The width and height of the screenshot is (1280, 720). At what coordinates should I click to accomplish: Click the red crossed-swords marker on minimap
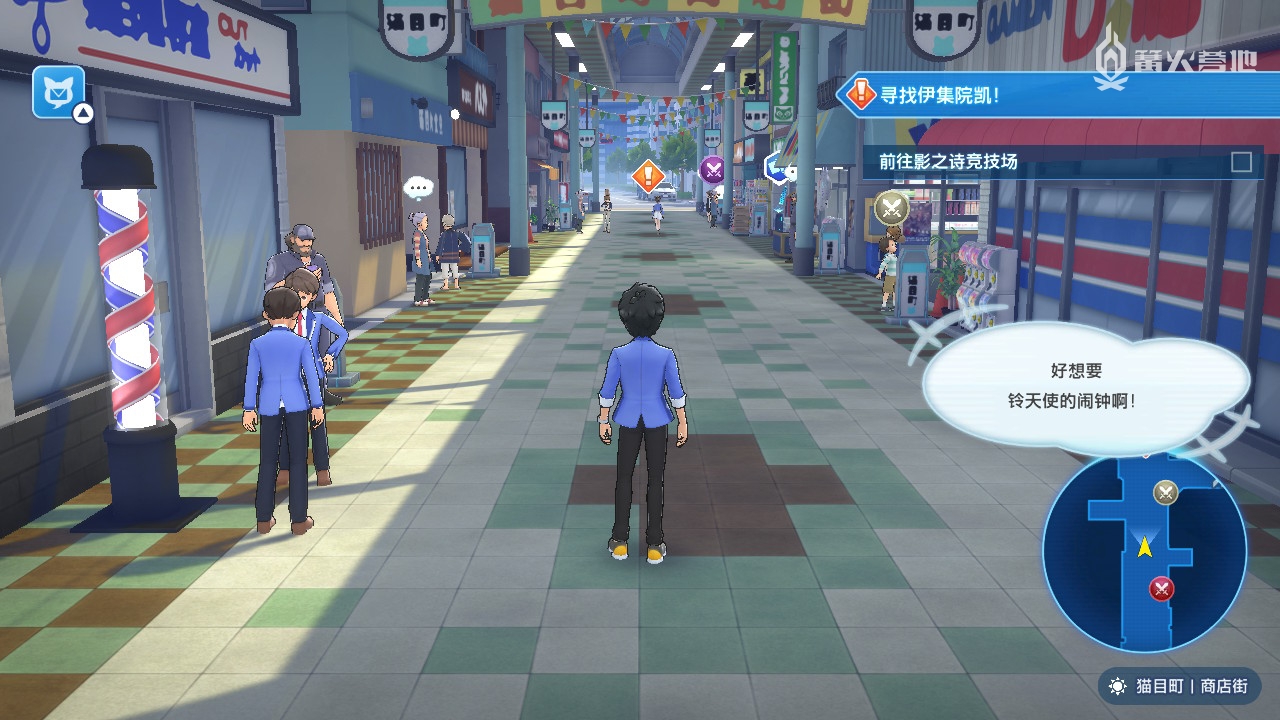(1161, 588)
